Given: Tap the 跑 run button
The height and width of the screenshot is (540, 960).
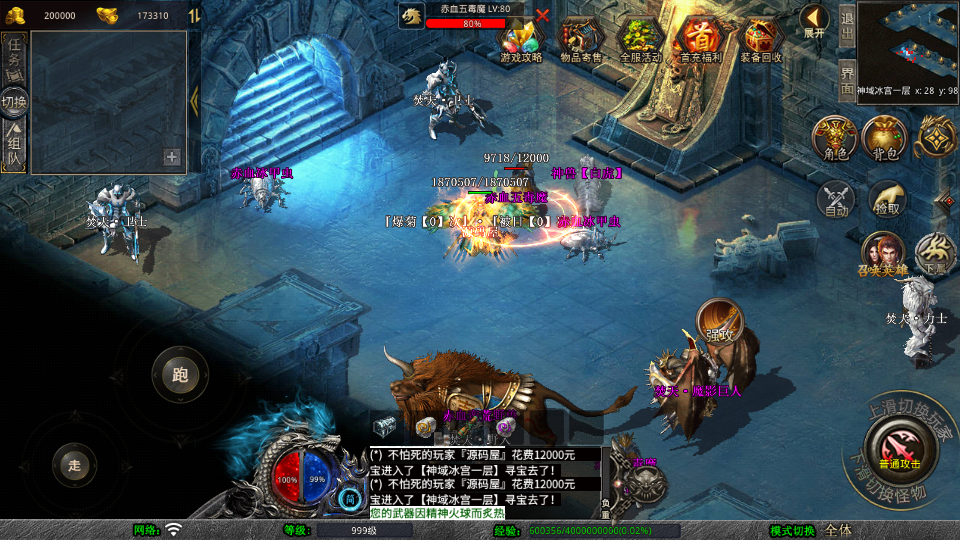Looking at the screenshot, I should click(x=180, y=375).
